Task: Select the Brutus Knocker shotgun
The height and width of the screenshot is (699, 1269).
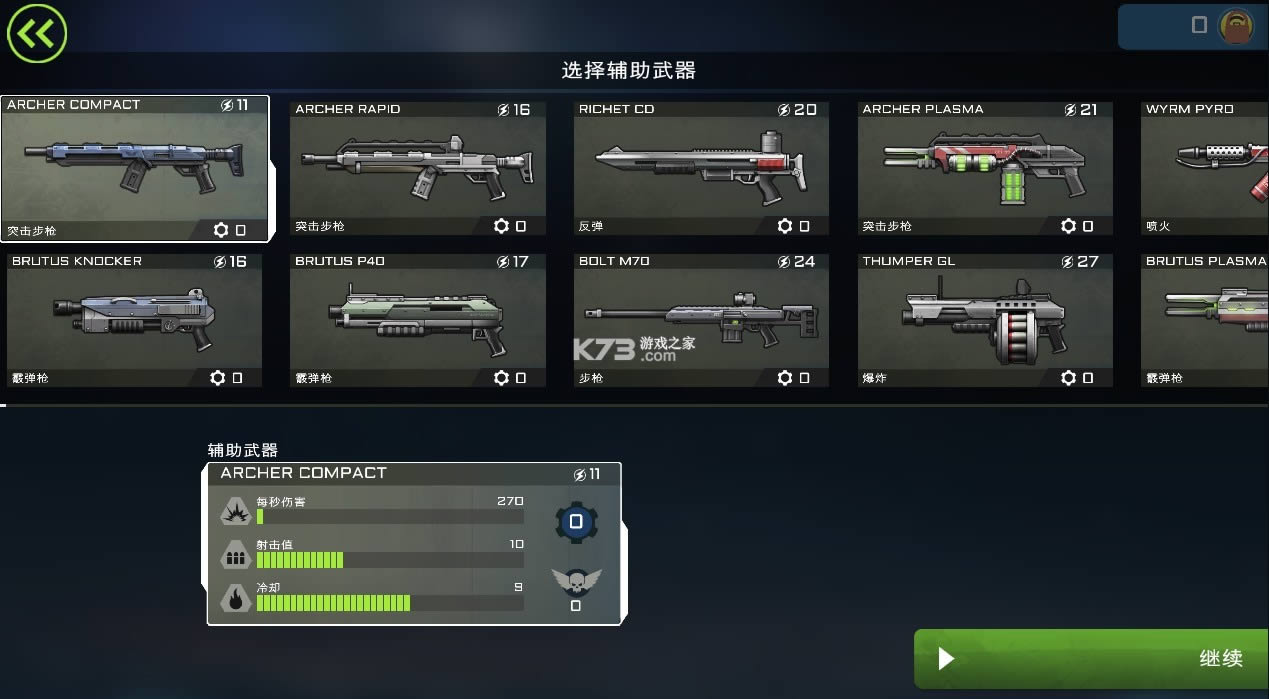Action: (134, 320)
